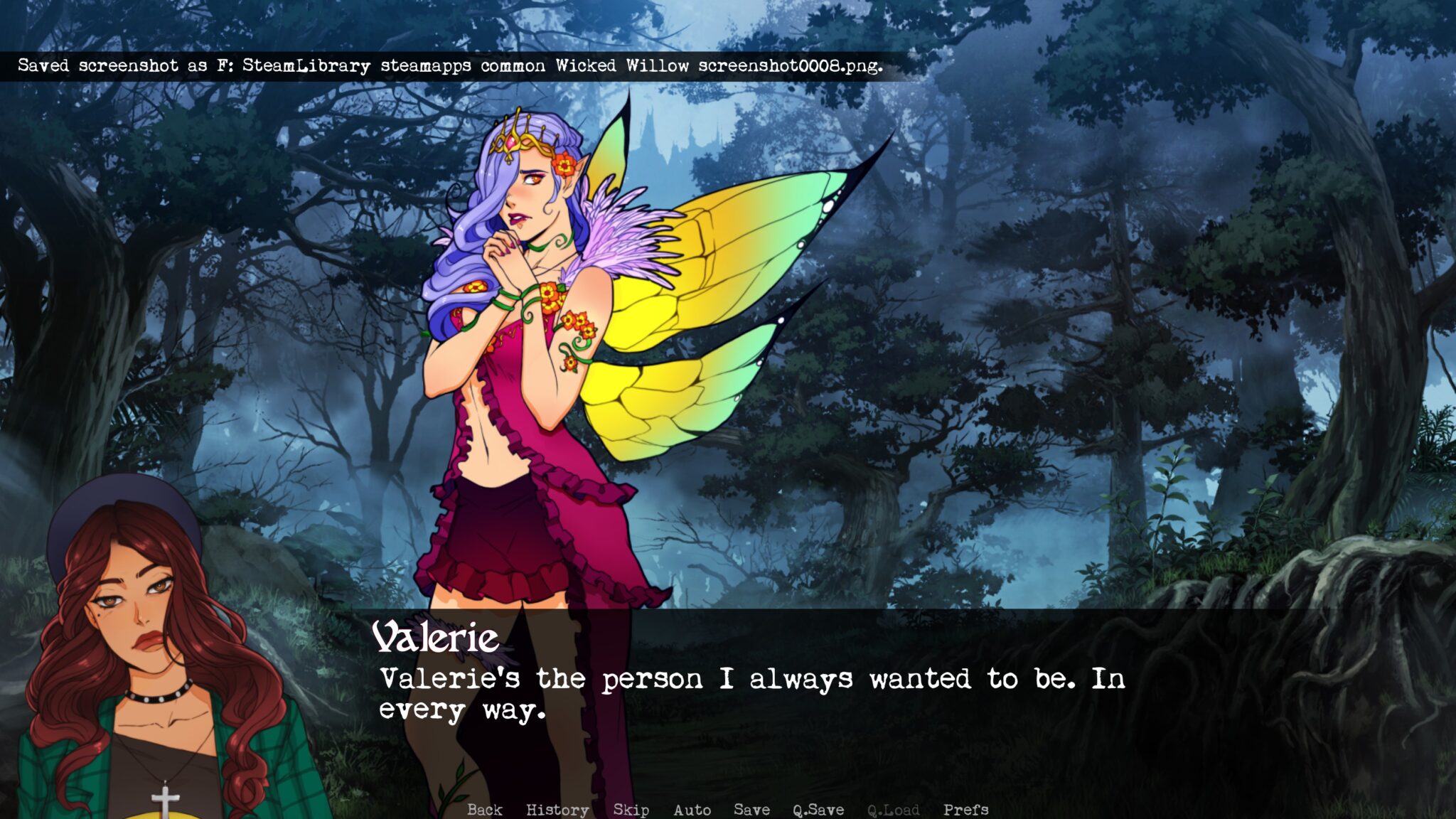The image size is (1456, 819).
Task: Open the Prefs settings
Action: coord(965,809)
